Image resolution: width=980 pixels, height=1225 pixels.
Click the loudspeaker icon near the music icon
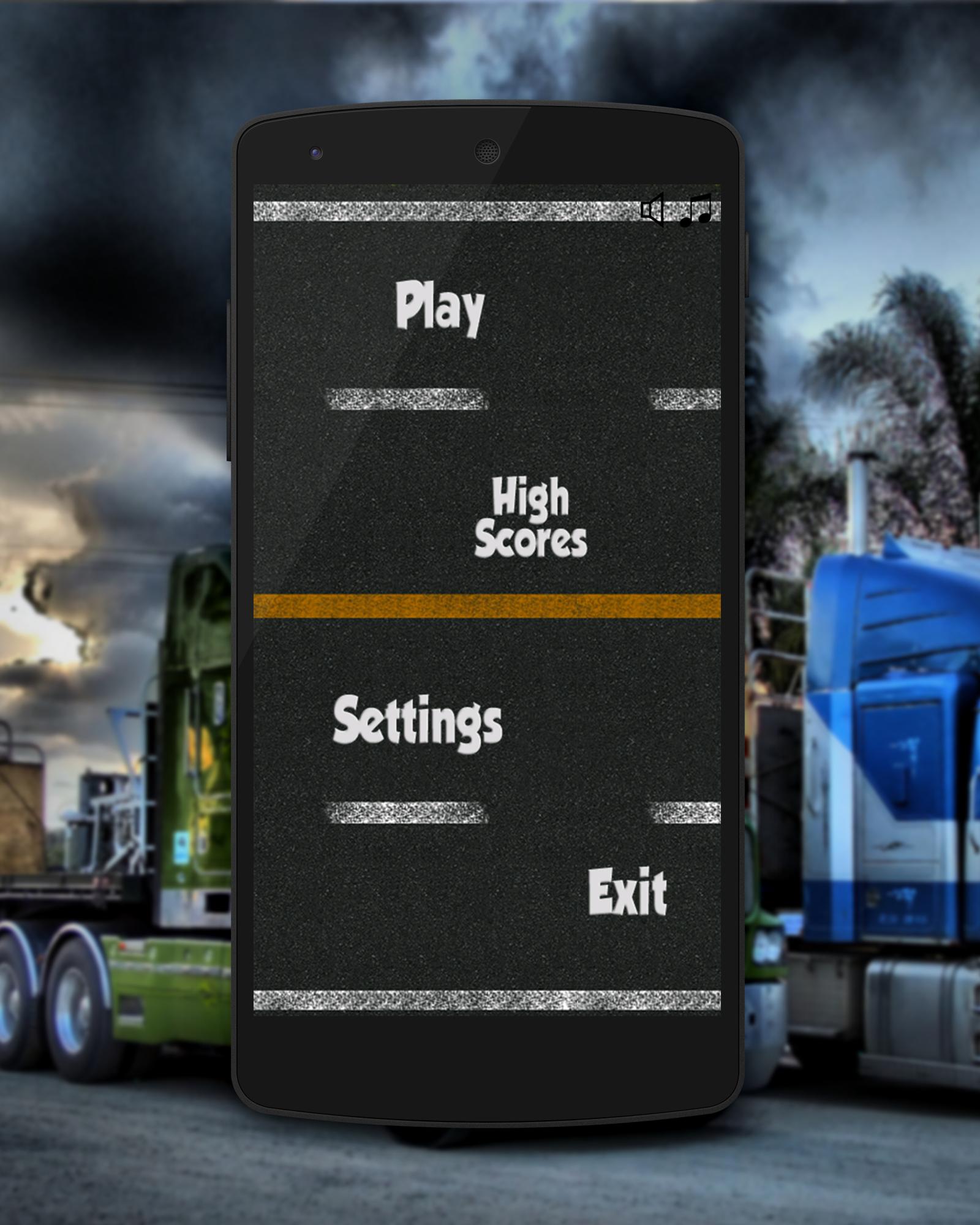coord(652,209)
